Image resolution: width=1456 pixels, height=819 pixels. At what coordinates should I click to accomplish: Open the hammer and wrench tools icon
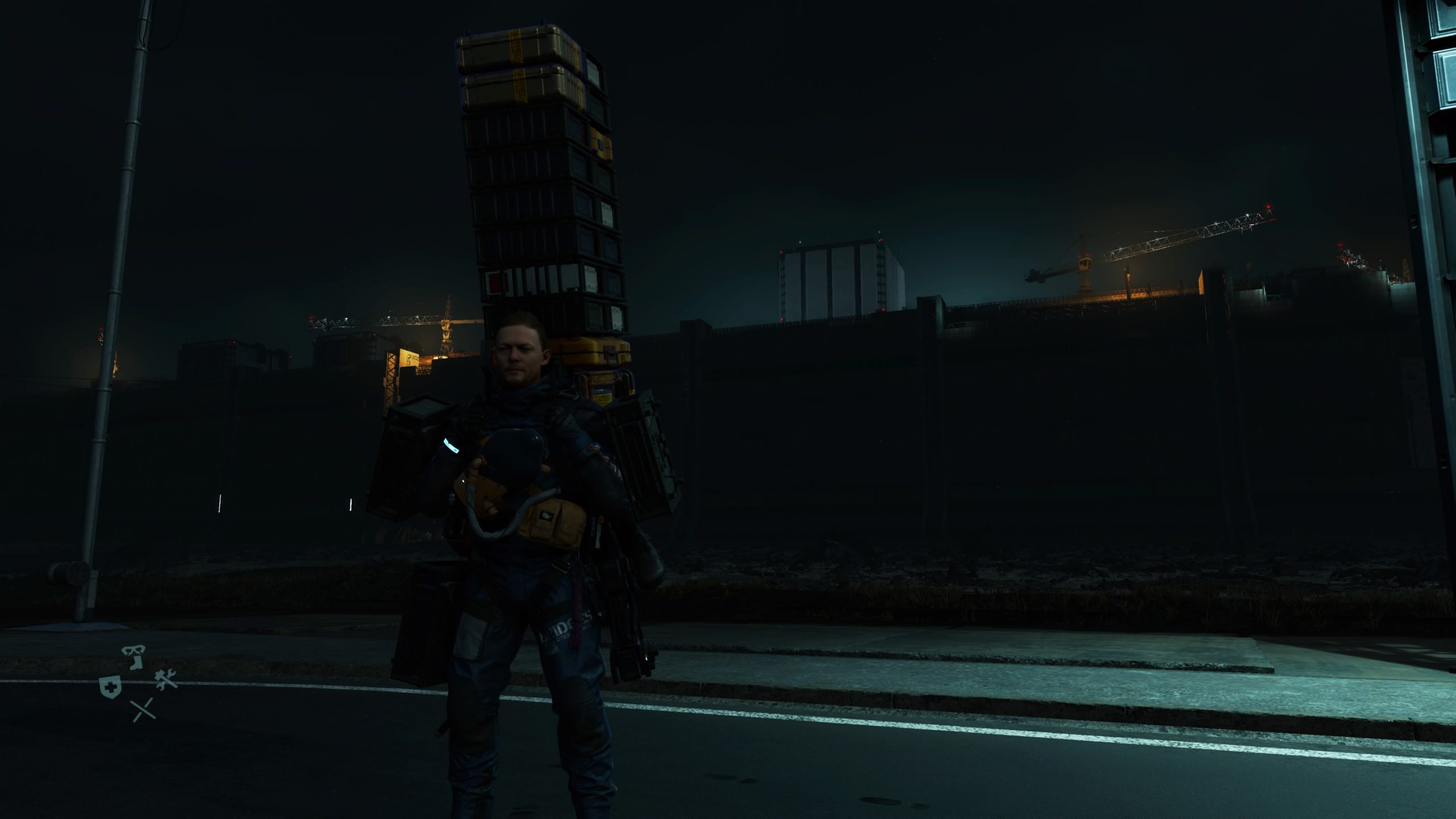pyautogui.click(x=167, y=680)
